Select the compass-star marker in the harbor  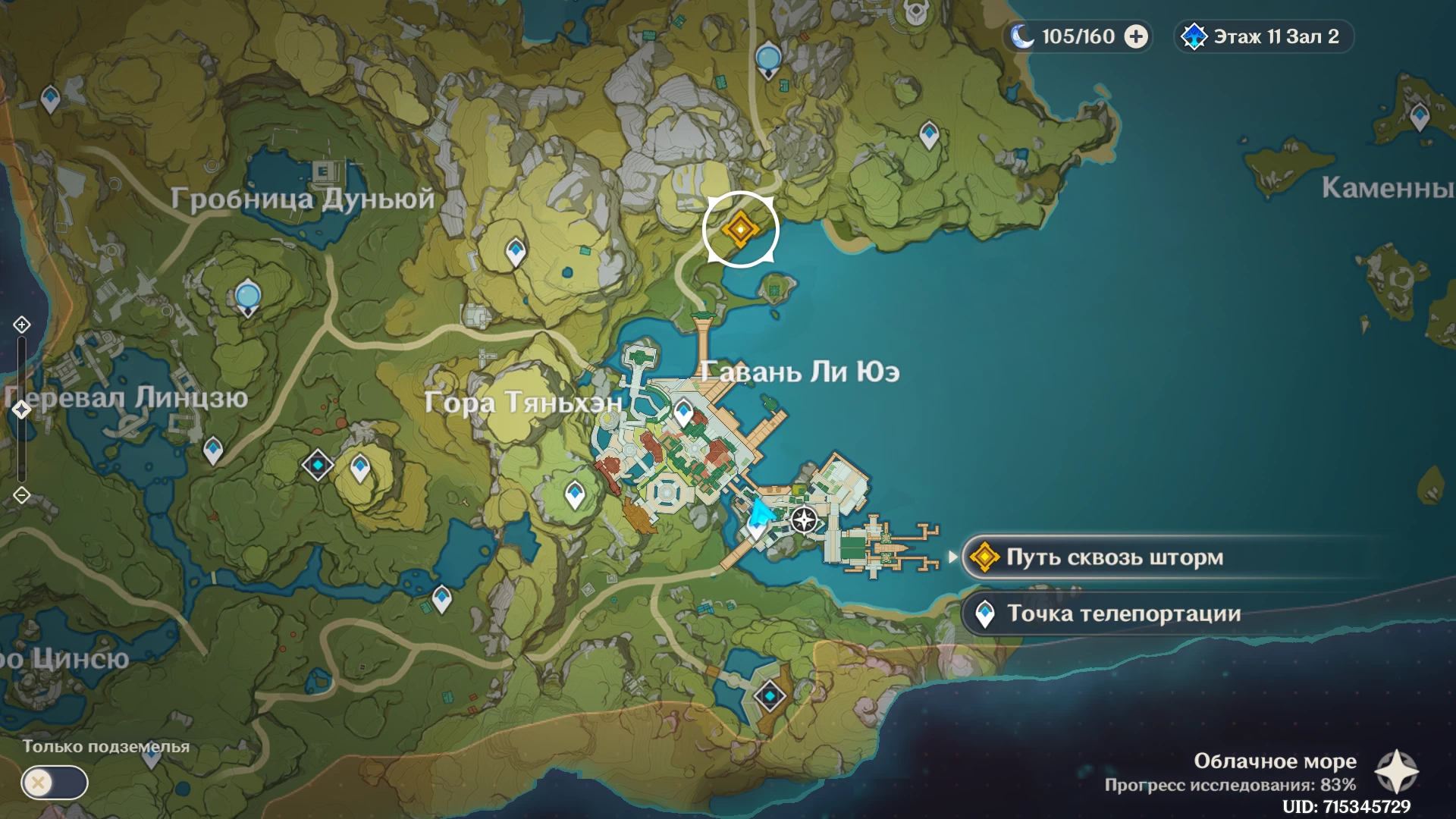coord(804,520)
